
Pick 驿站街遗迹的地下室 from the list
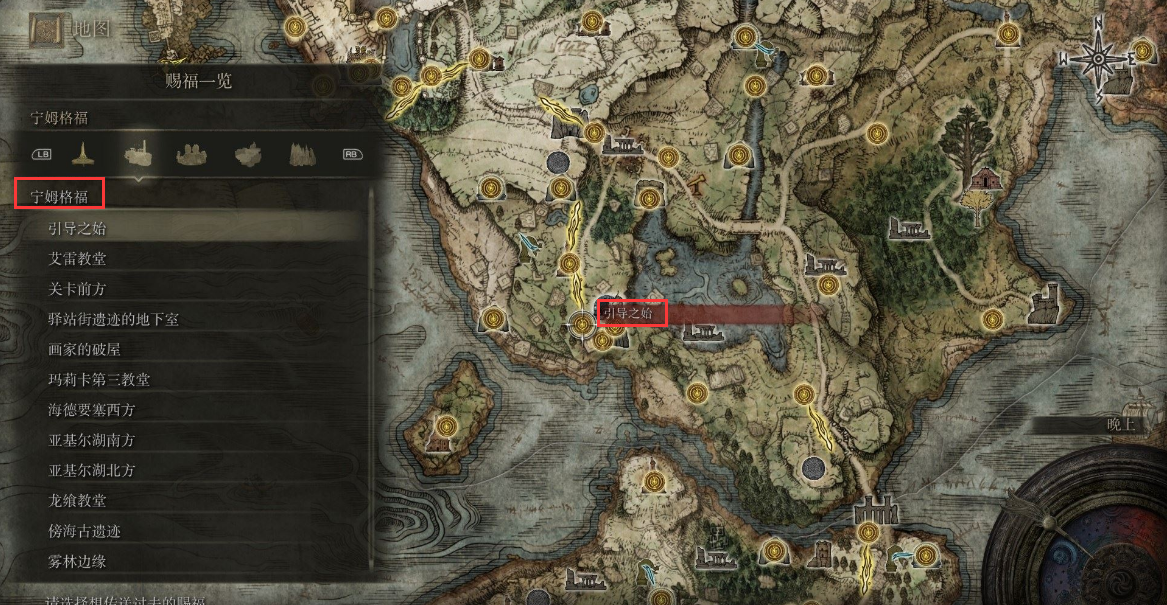click(114, 319)
